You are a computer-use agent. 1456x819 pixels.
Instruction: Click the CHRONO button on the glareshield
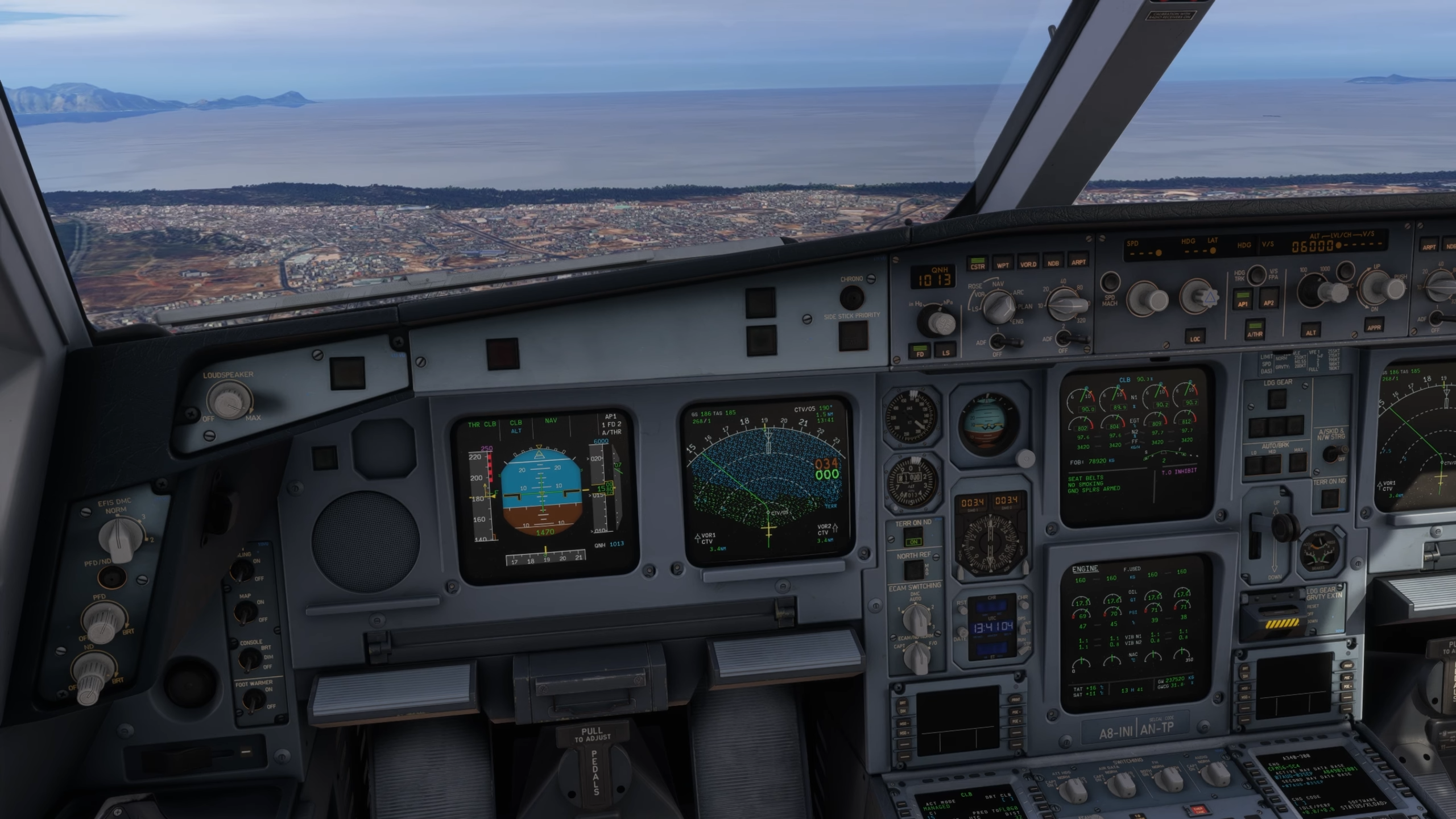851,297
